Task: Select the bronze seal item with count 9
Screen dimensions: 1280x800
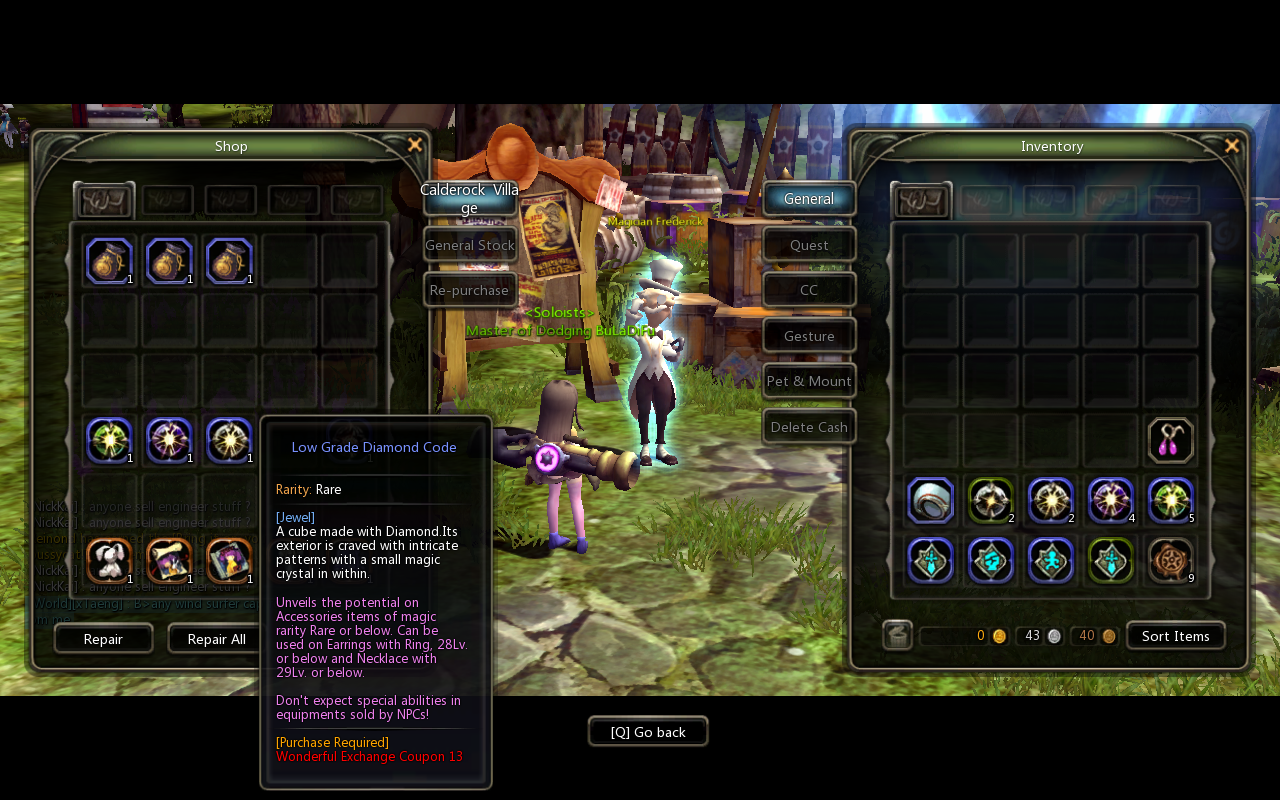Action: (1171, 560)
